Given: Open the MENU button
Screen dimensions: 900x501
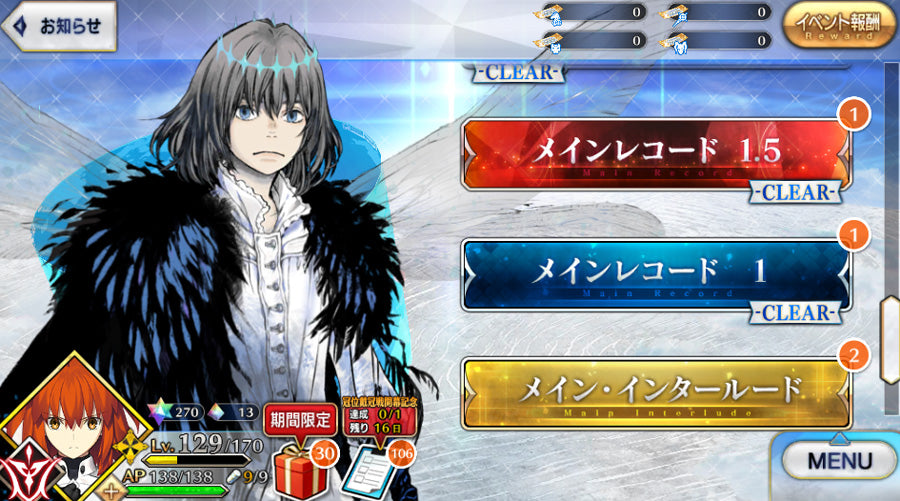Looking at the screenshot, I should pyautogui.click(x=839, y=462).
